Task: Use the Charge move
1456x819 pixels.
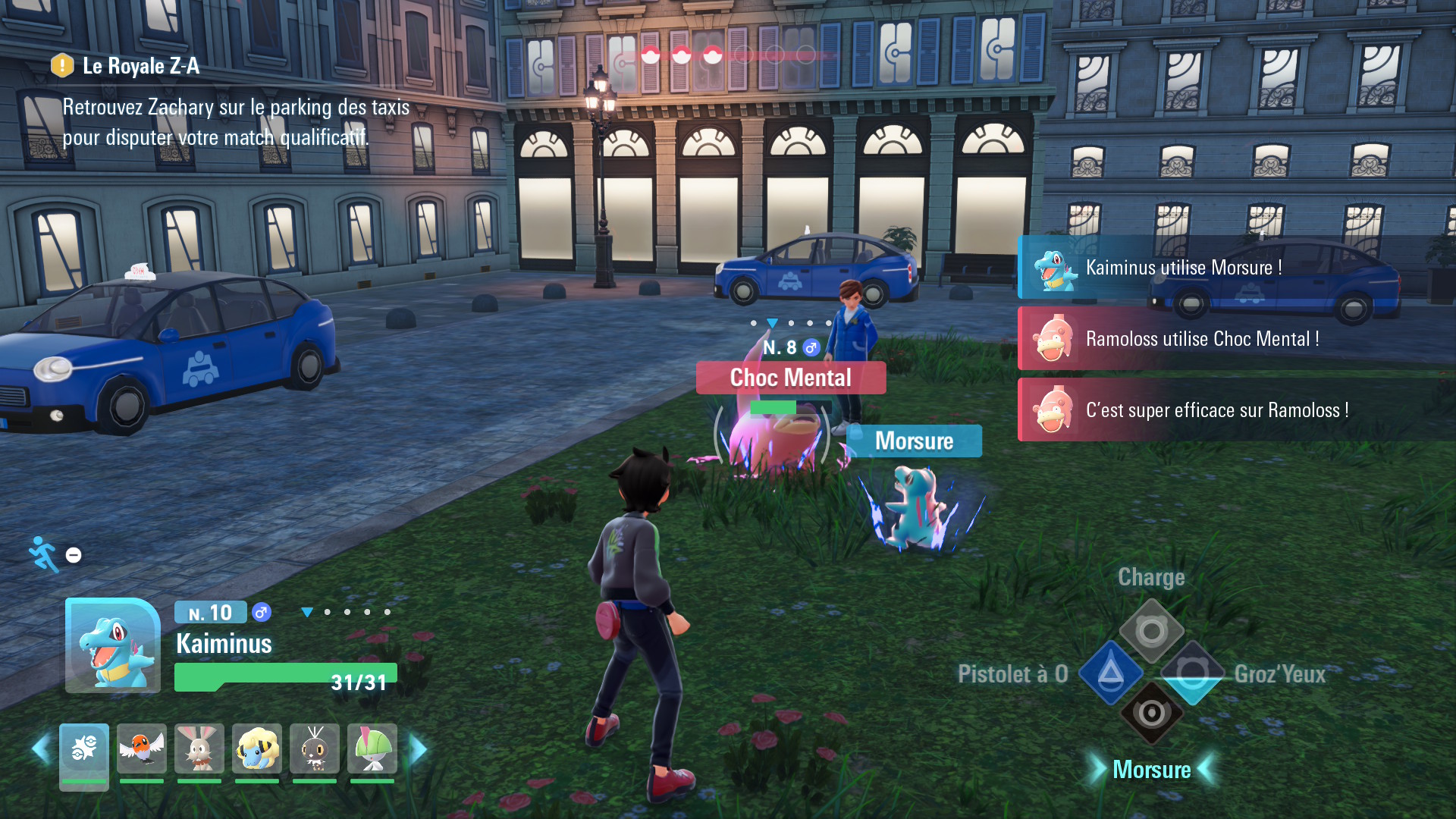Action: 1151,631
